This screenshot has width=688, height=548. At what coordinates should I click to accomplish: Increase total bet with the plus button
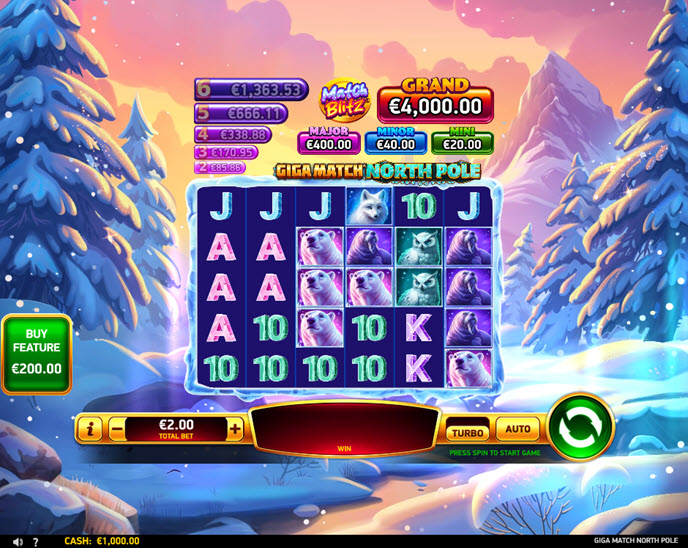235,429
